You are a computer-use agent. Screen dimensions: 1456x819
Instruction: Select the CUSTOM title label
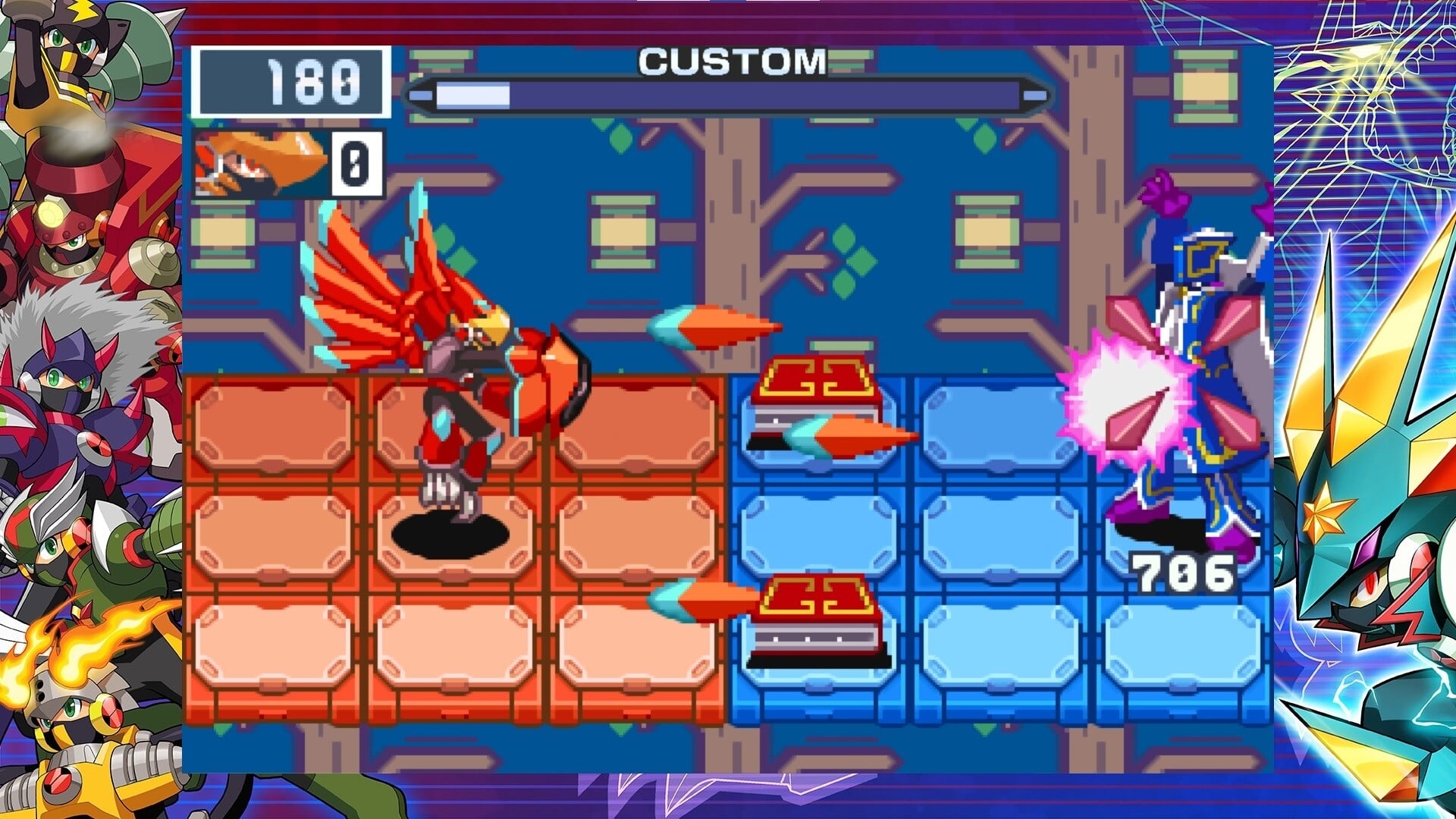(732, 62)
